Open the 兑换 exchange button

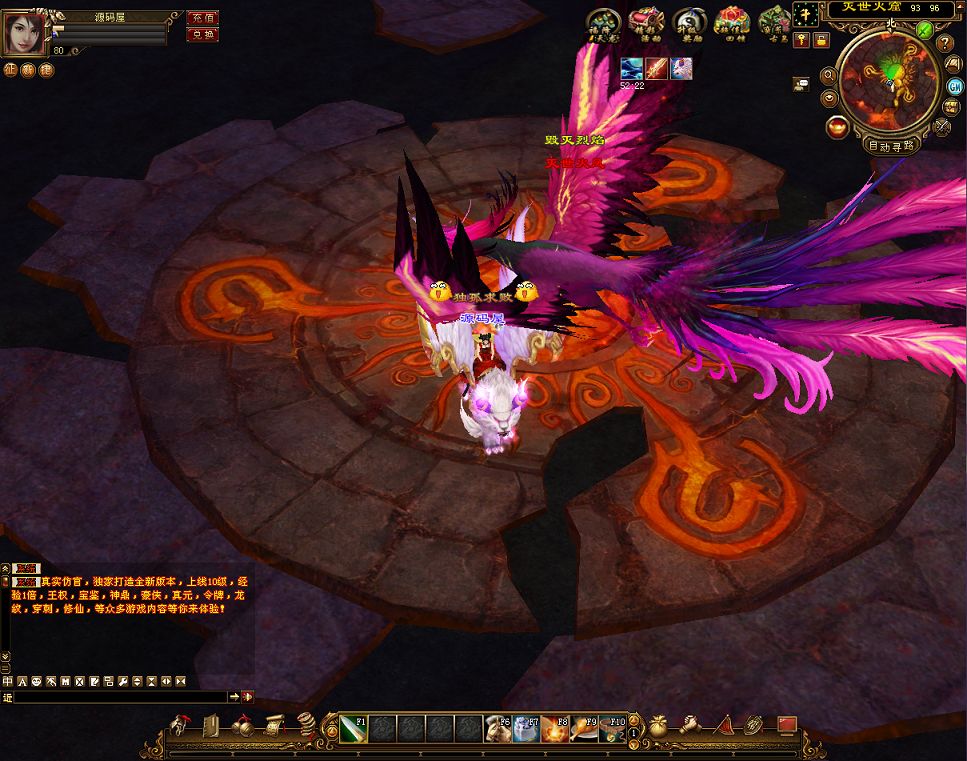coord(202,34)
